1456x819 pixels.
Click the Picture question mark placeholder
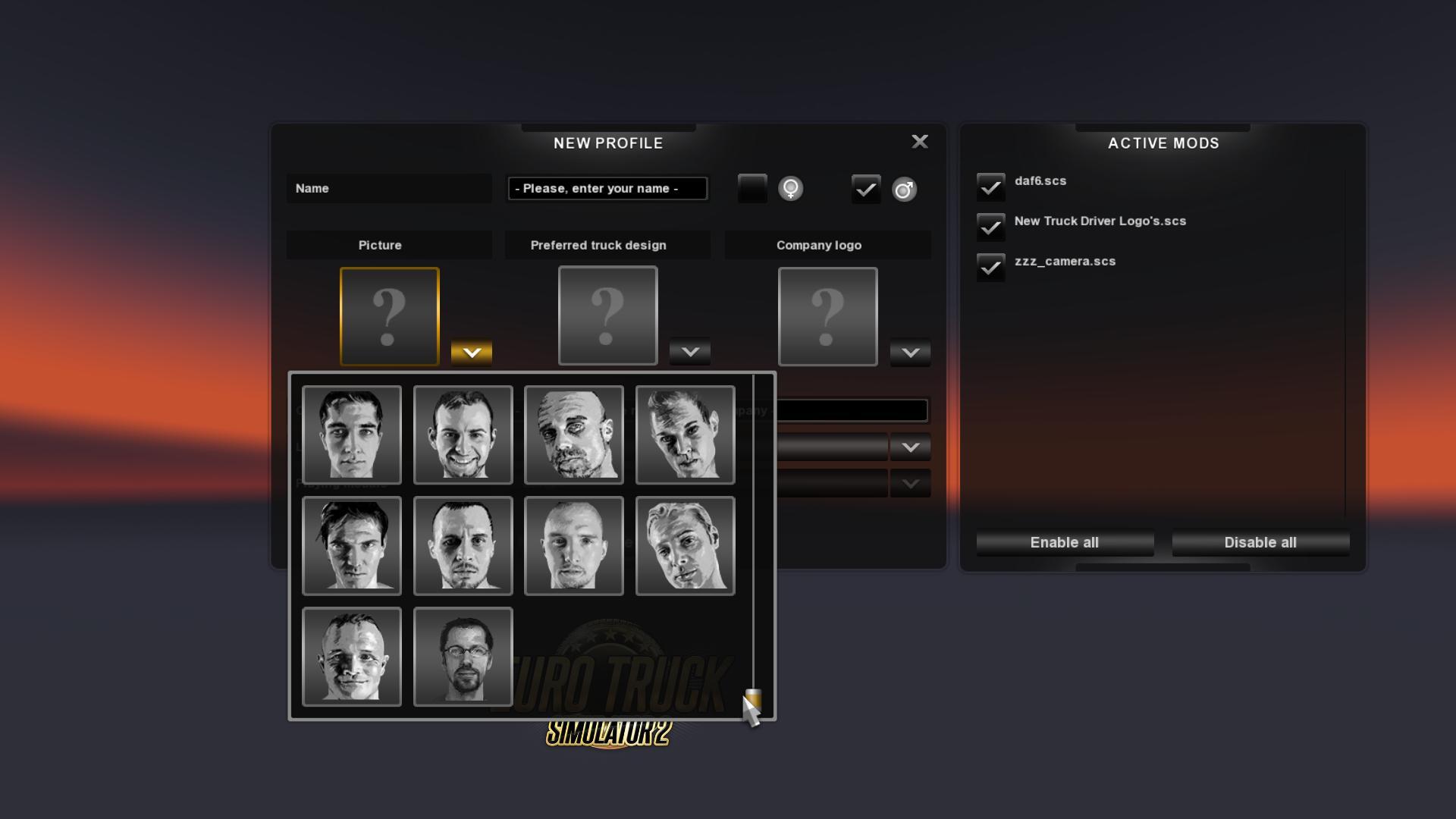389,315
